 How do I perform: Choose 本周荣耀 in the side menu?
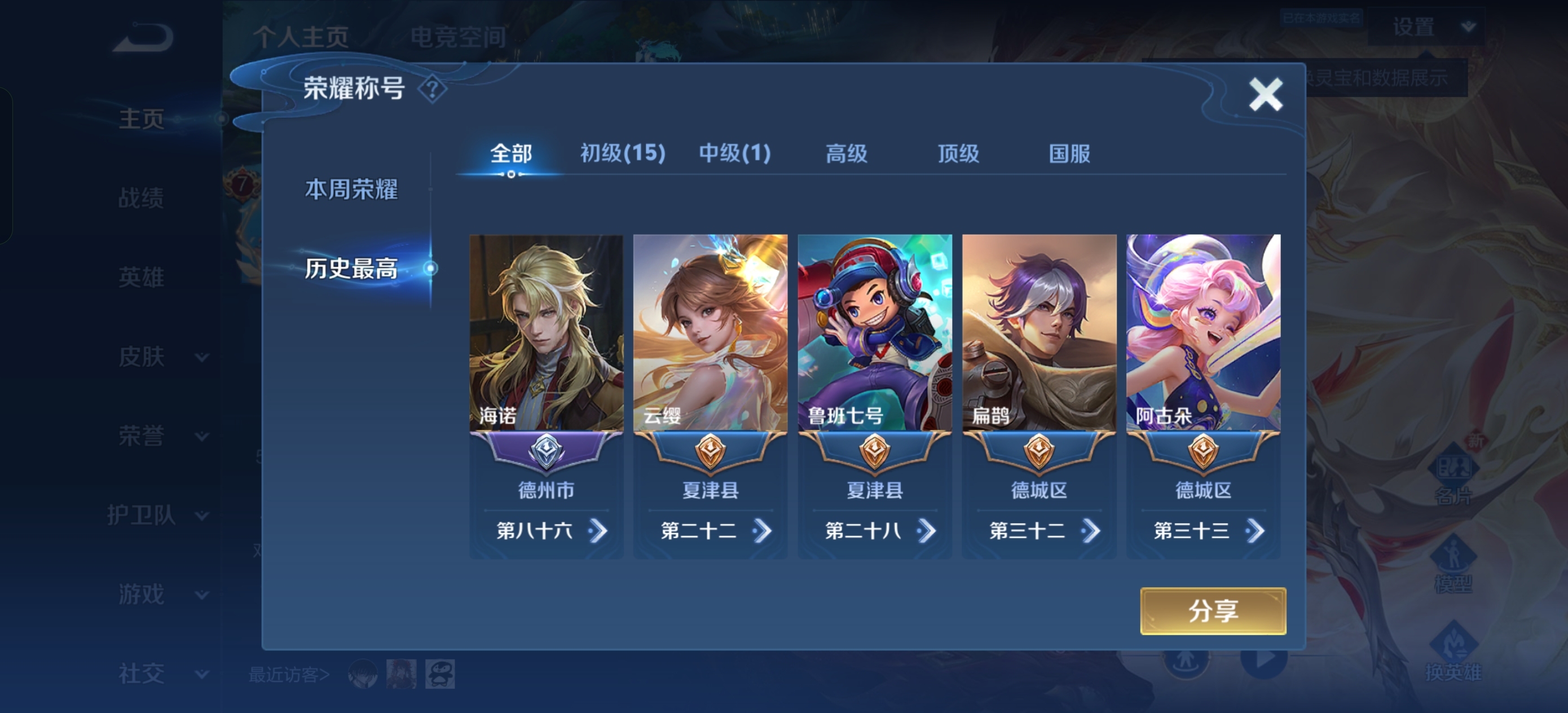click(x=351, y=190)
